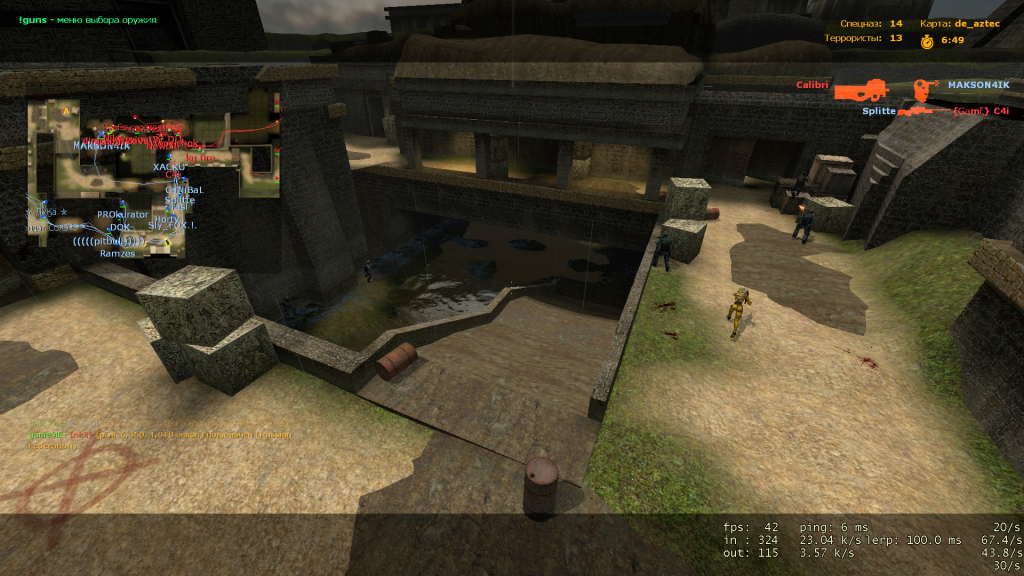
Task: Click the overview minimap of de_aztec
Action: (150, 175)
